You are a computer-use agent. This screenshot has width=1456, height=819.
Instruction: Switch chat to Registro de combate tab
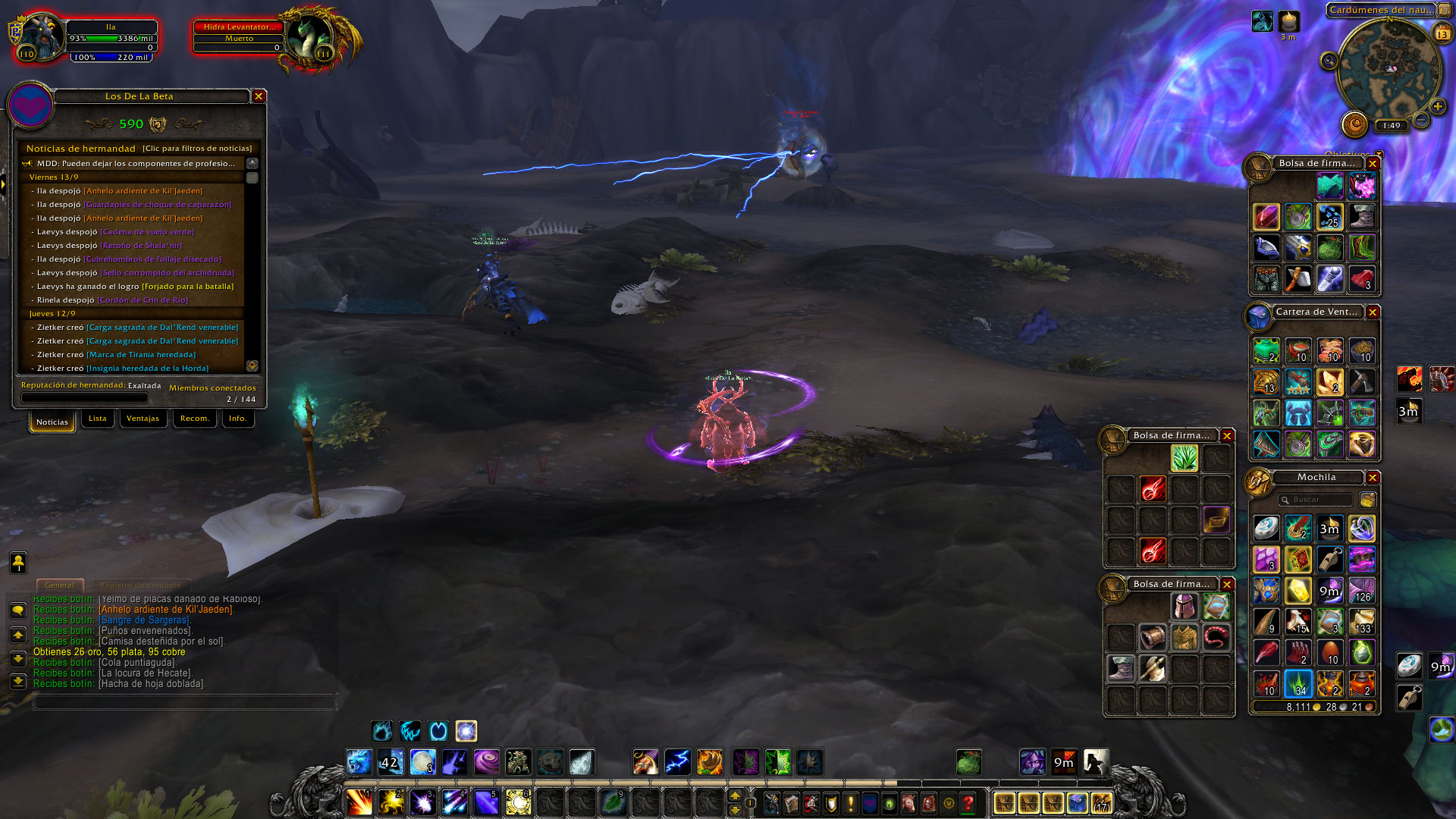pos(140,585)
